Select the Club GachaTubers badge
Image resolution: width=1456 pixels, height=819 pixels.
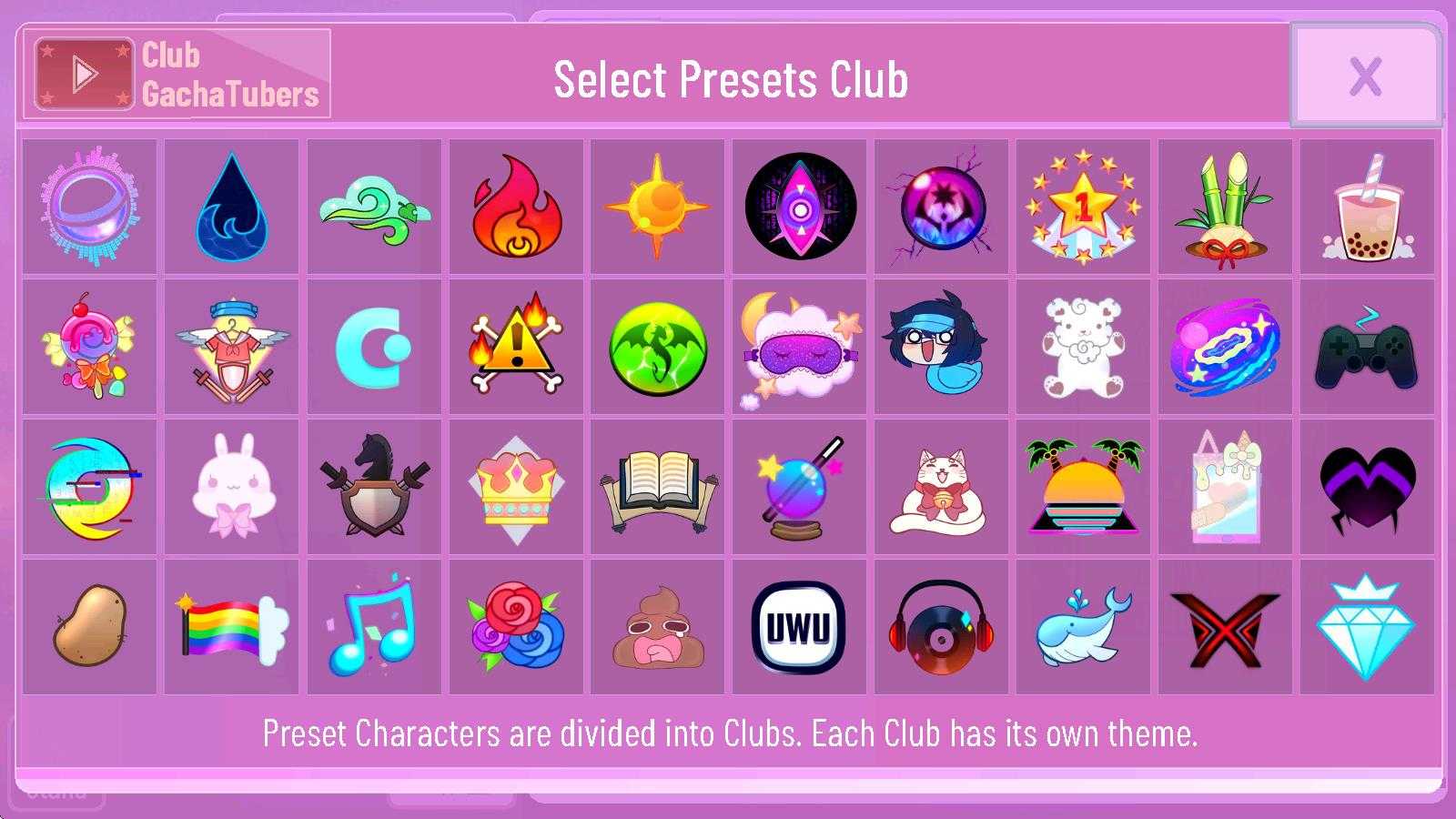point(177,74)
